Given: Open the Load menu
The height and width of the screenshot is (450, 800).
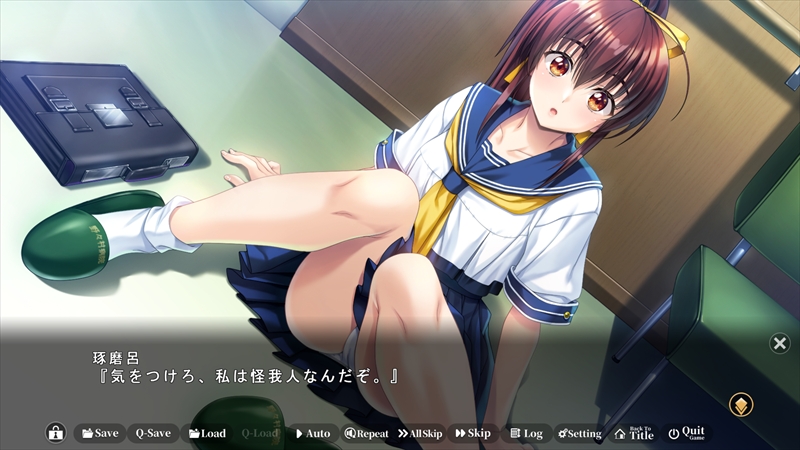Looking at the screenshot, I should point(205,433).
